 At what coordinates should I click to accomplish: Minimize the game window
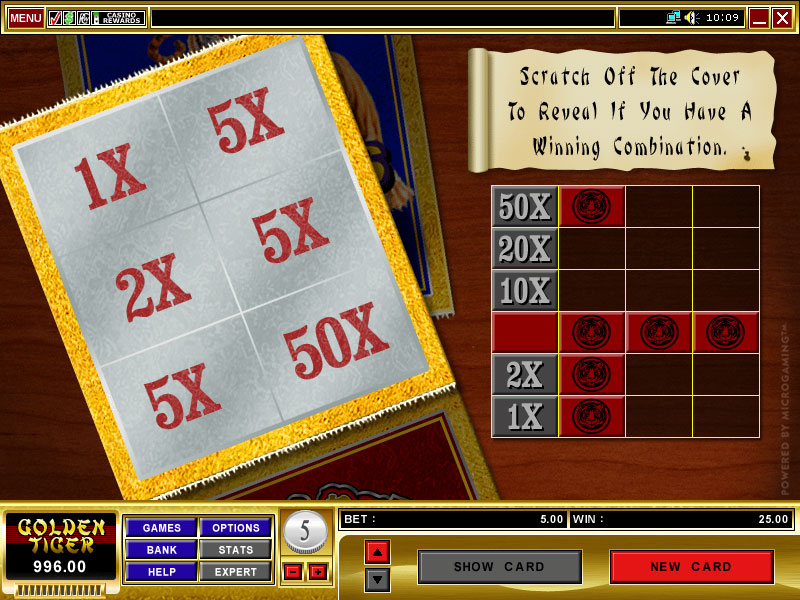[x=759, y=18]
